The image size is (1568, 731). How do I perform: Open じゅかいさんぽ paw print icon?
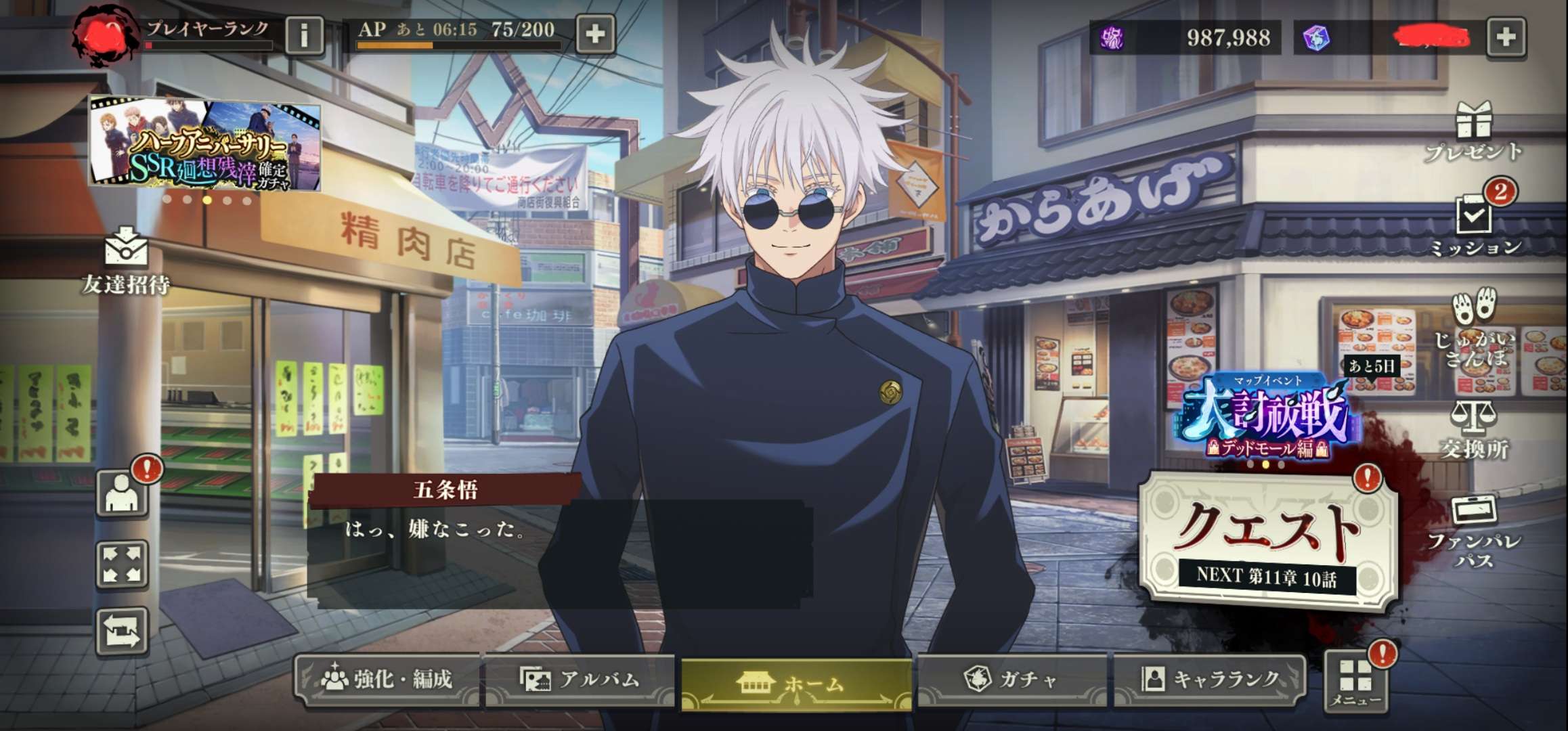click(1474, 327)
